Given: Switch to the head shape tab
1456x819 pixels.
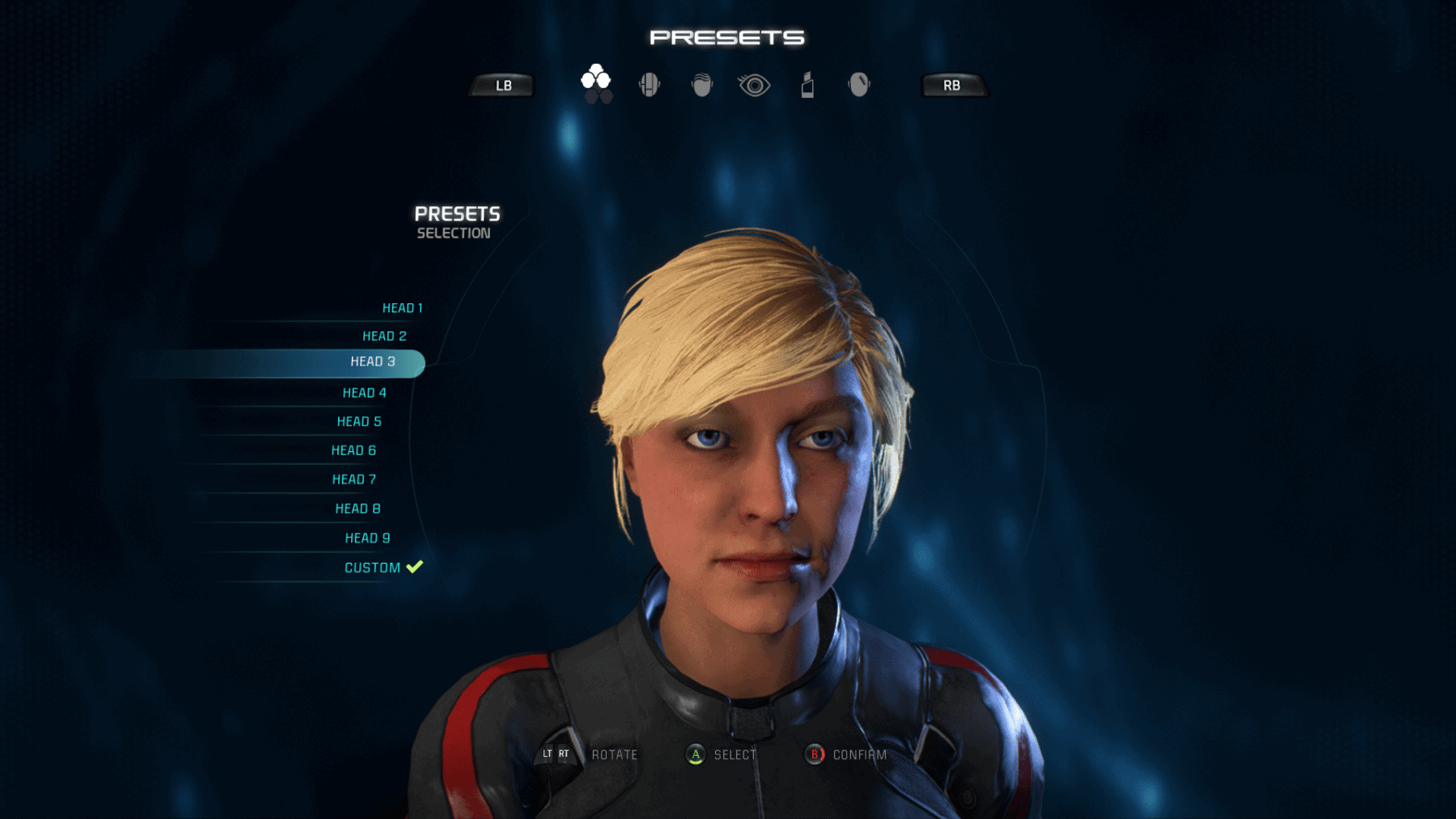Looking at the screenshot, I should (x=650, y=84).
